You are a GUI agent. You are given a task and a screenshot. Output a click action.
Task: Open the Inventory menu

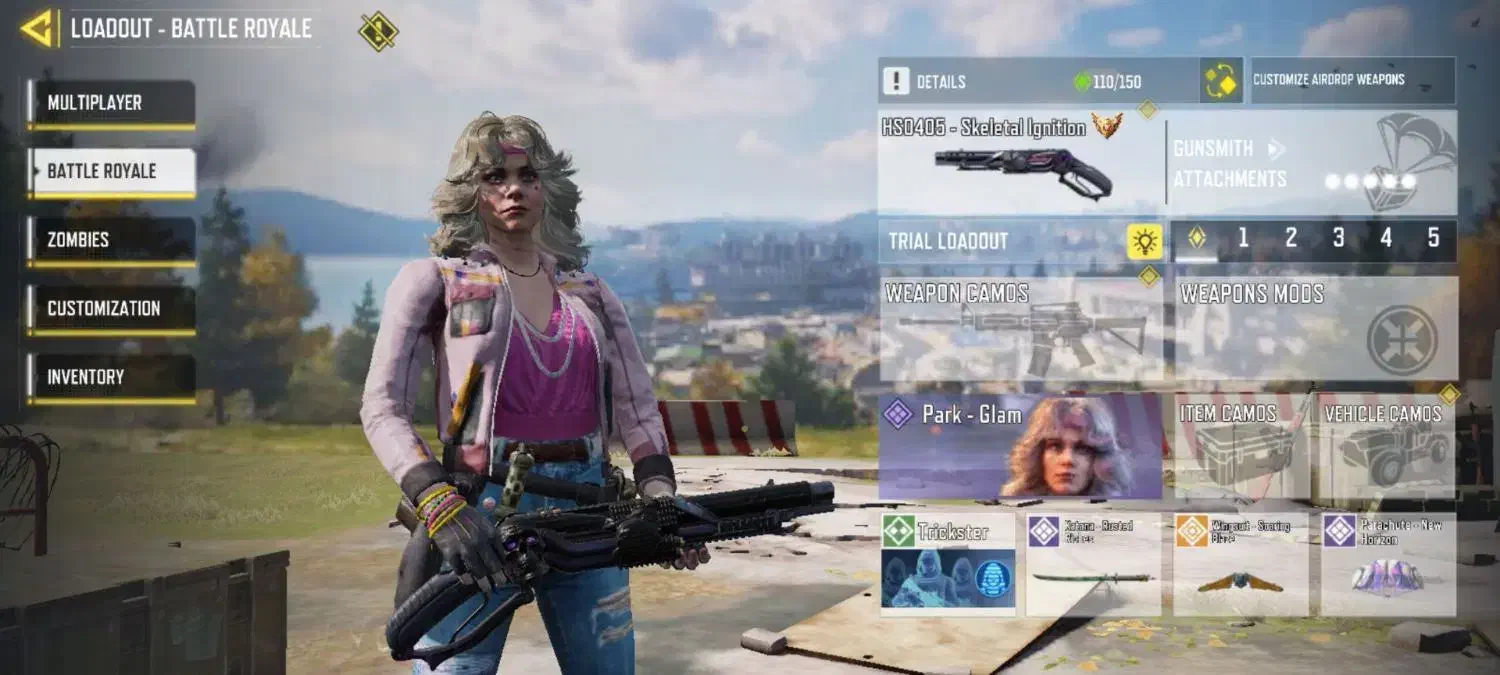(111, 378)
